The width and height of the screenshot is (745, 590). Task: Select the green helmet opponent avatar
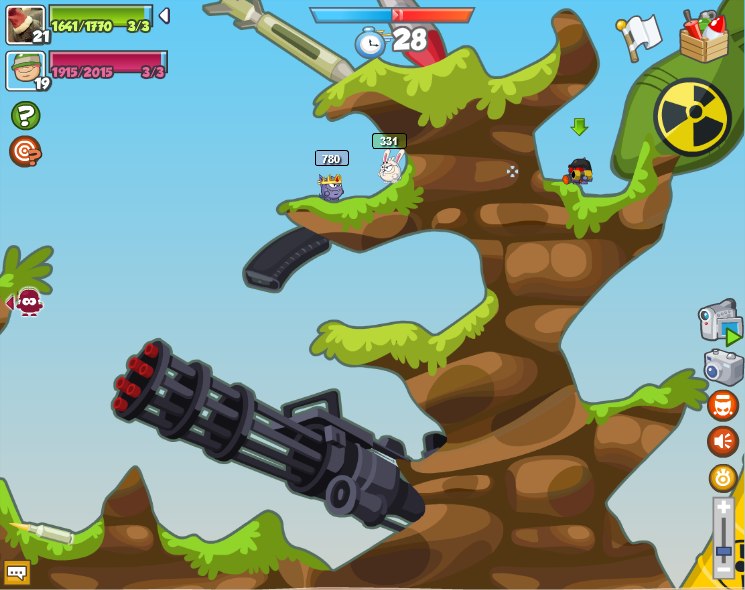pyautogui.click(x=25, y=70)
